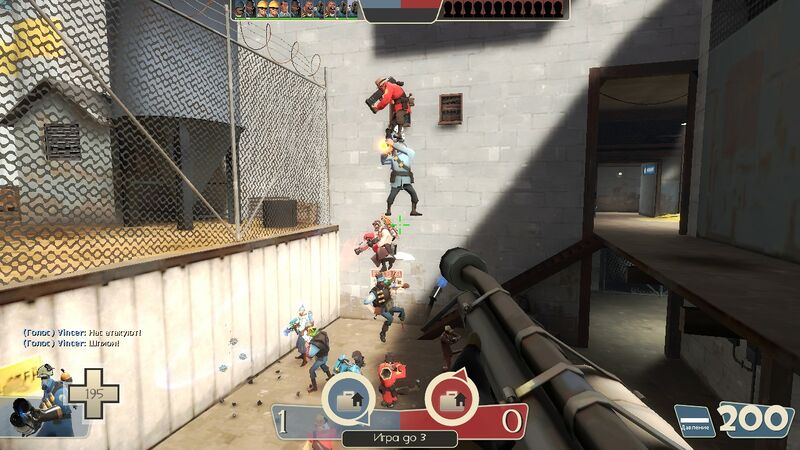800x450 pixels.
Task: Click the blue team intelligence briefcase icon
Action: pyautogui.click(x=349, y=399)
